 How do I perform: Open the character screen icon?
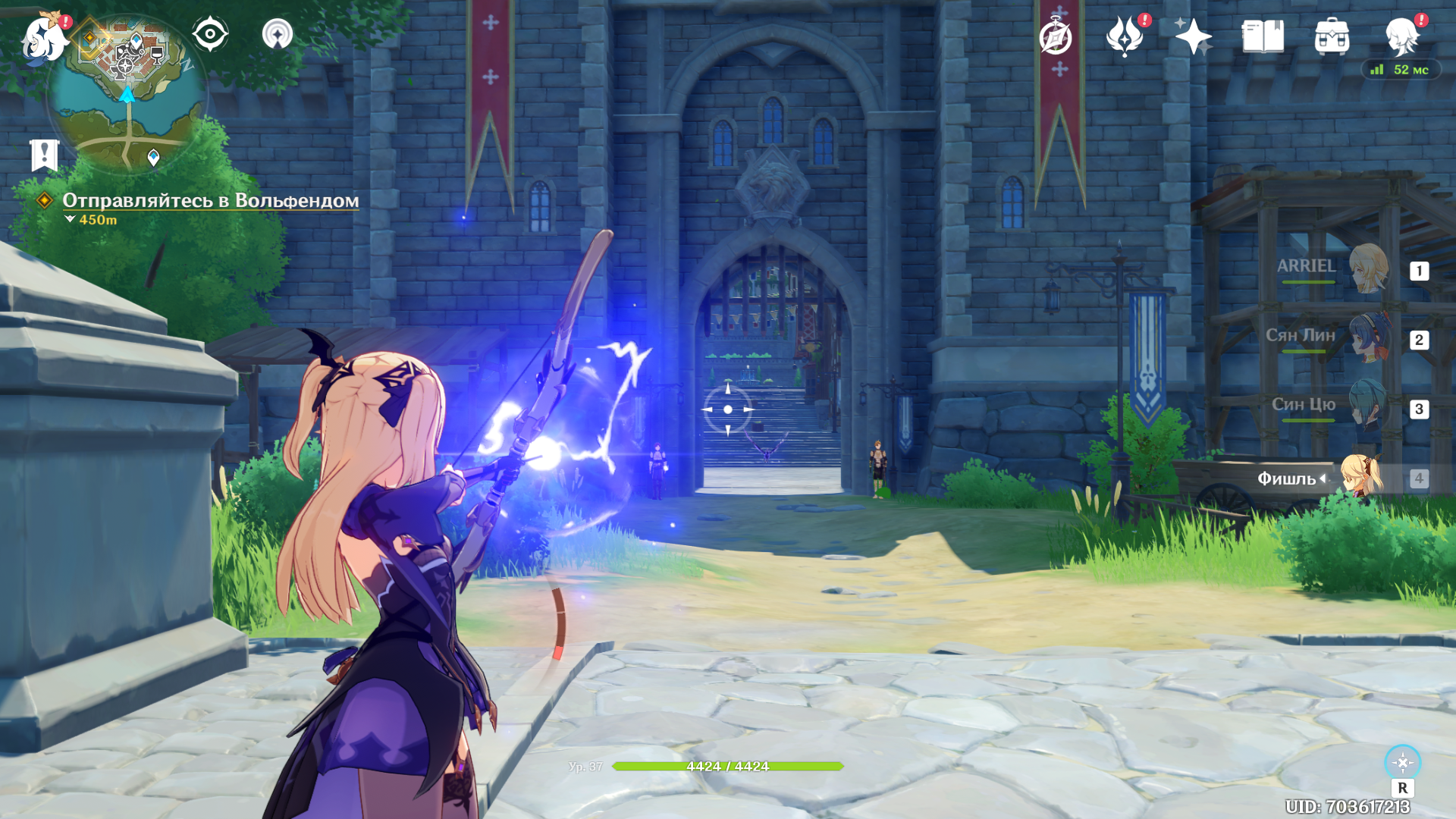(x=1401, y=36)
